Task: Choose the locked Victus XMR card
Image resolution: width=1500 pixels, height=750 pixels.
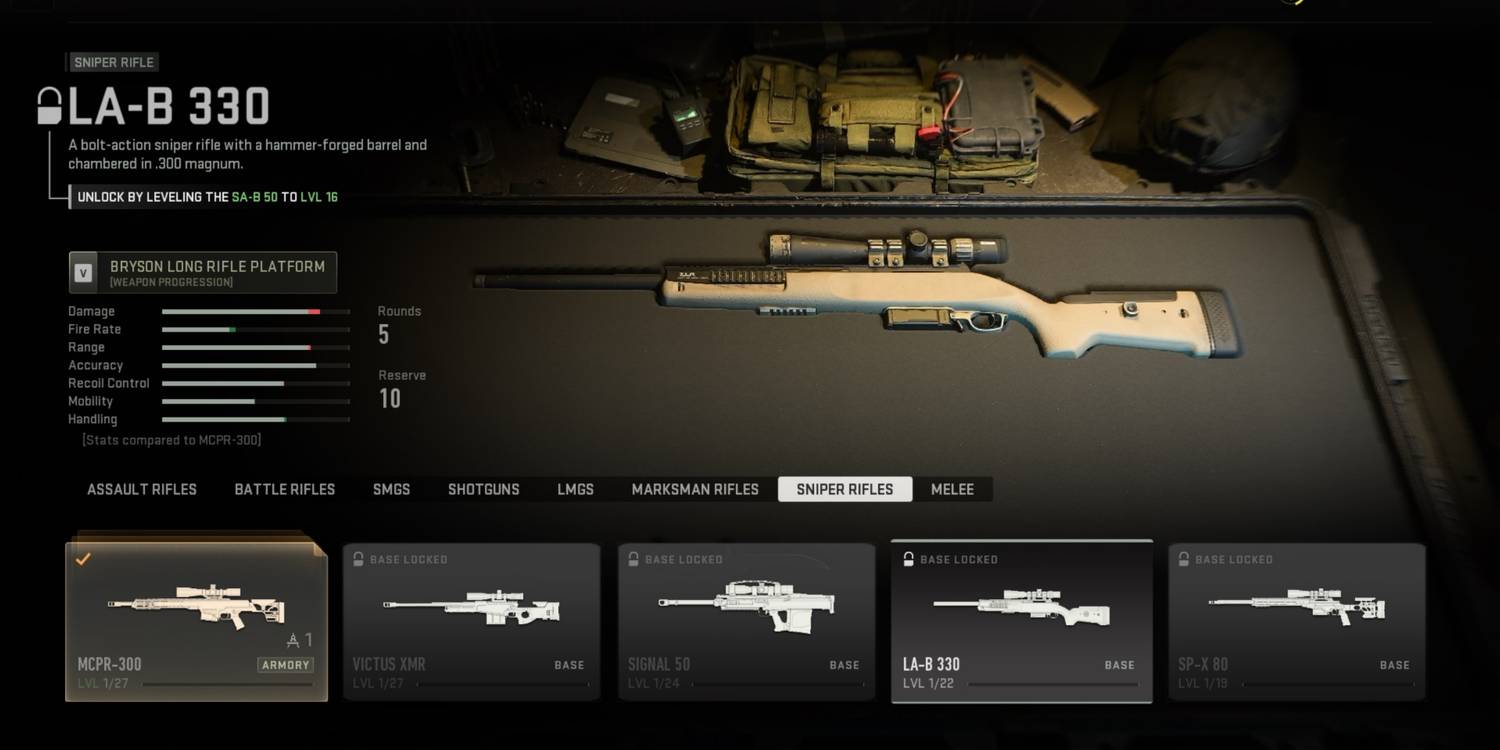Action: 471,622
